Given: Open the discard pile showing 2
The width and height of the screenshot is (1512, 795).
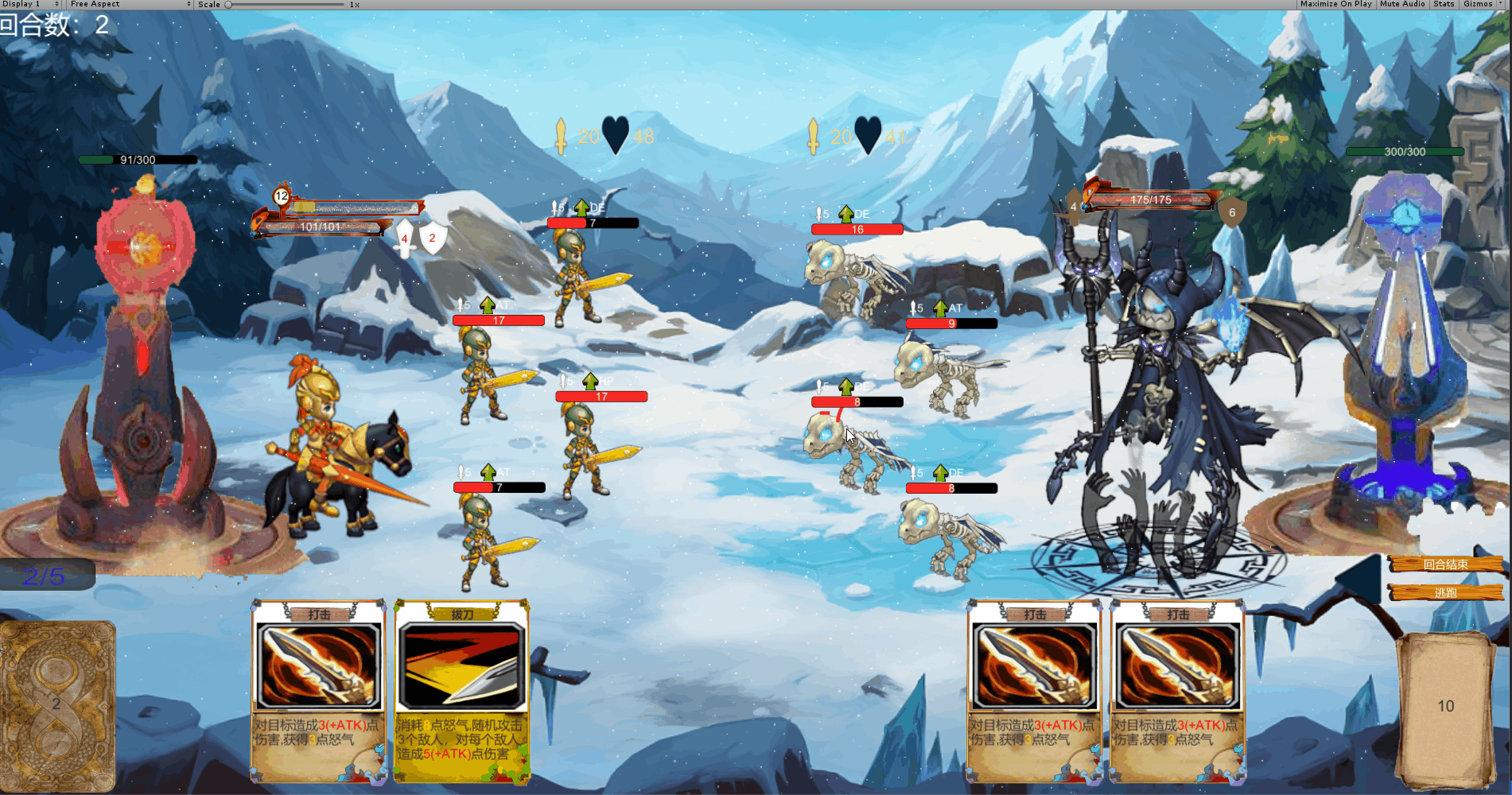Looking at the screenshot, I should pos(57,704).
